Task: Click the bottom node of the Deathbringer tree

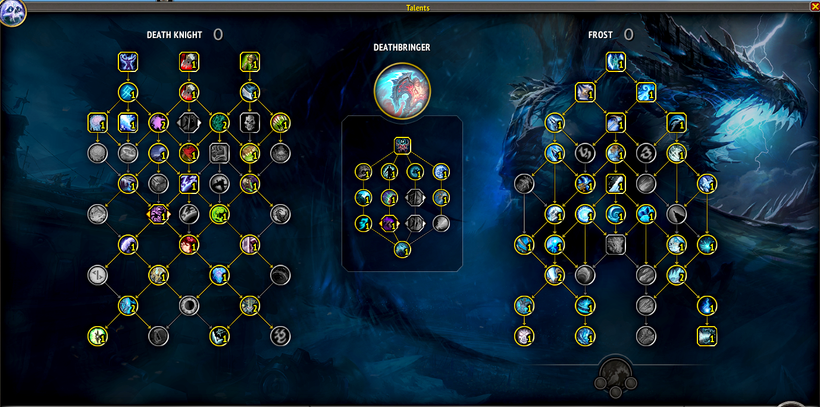Action: (x=401, y=249)
